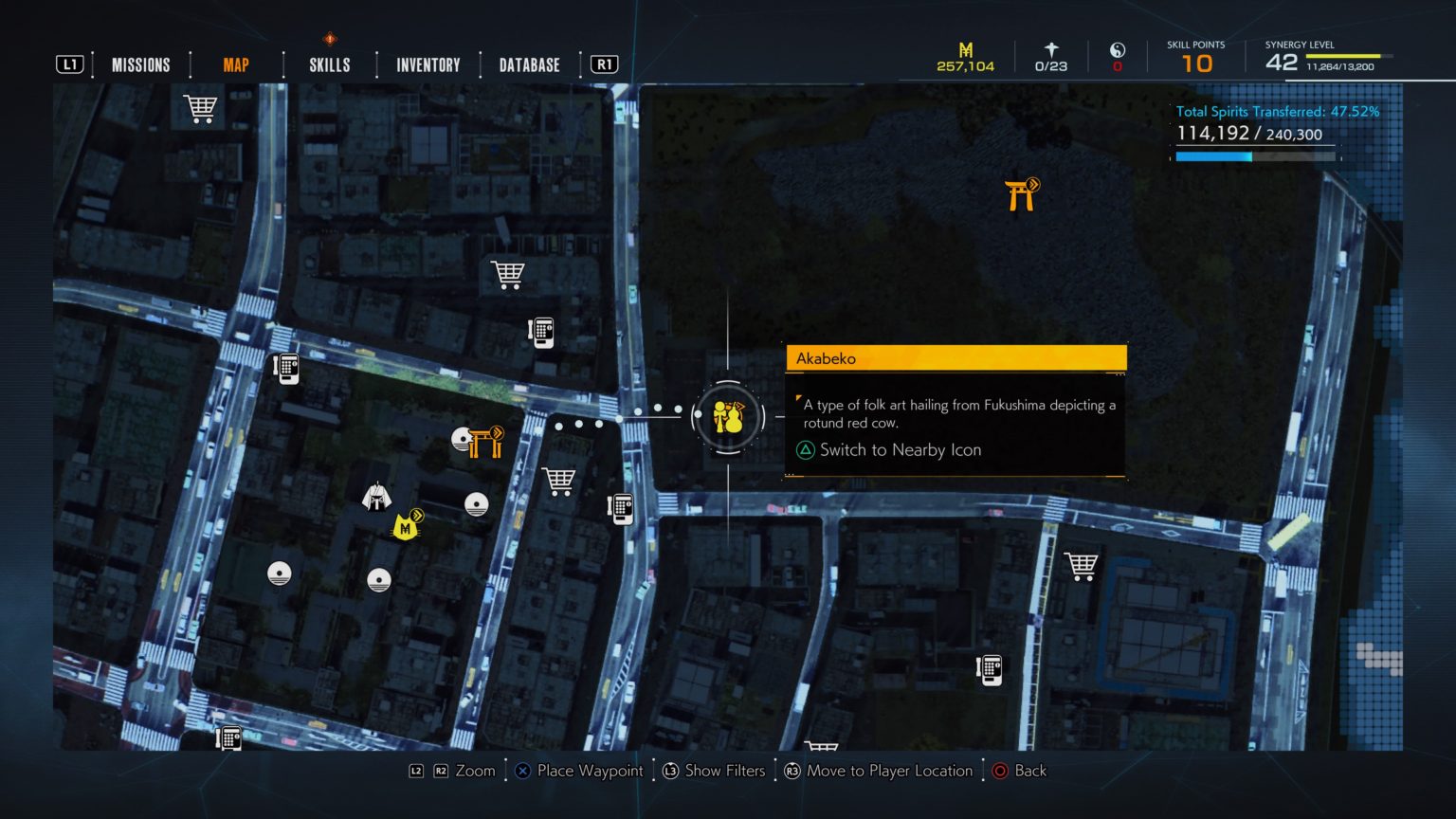This screenshot has height=819, width=1456.
Task: Switch to the MISSIONS tab
Action: click(x=140, y=64)
